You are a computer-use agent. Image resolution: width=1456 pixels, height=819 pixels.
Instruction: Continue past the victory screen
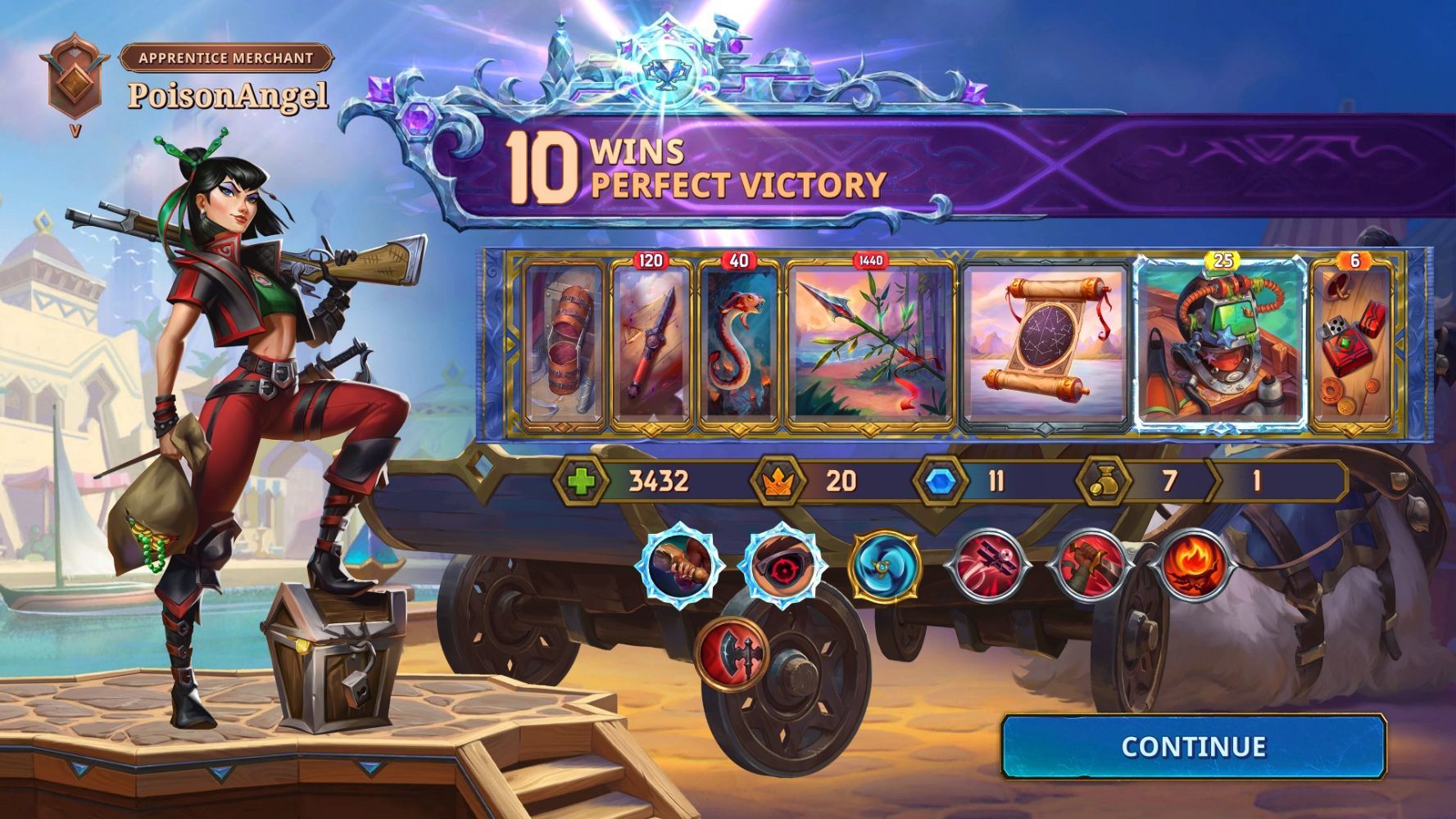tap(1193, 746)
